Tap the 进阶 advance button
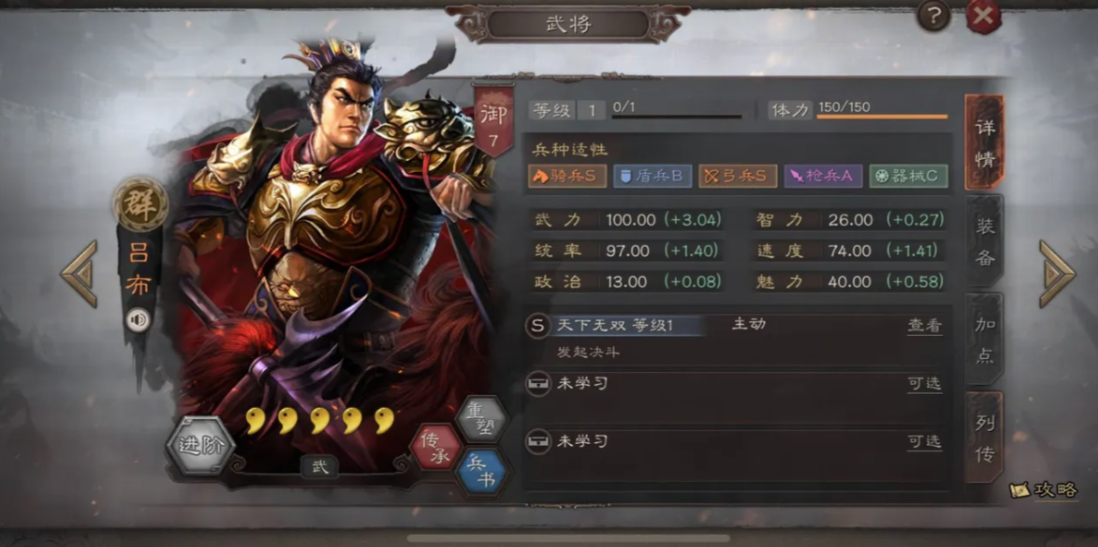The width and height of the screenshot is (1098, 547). [x=200, y=446]
